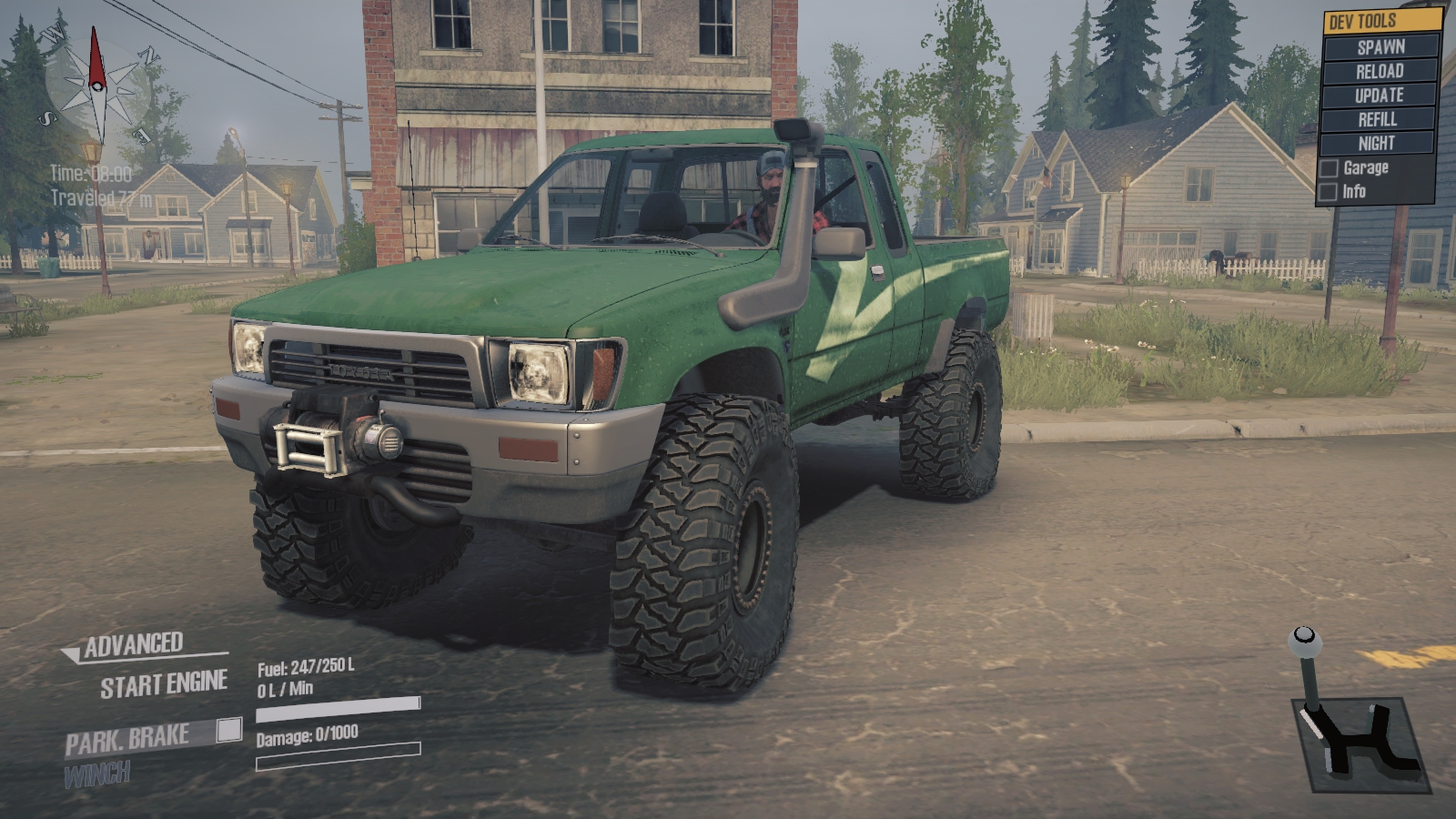The width and height of the screenshot is (1456, 819).
Task: Click START ENGINE
Action: point(164,685)
